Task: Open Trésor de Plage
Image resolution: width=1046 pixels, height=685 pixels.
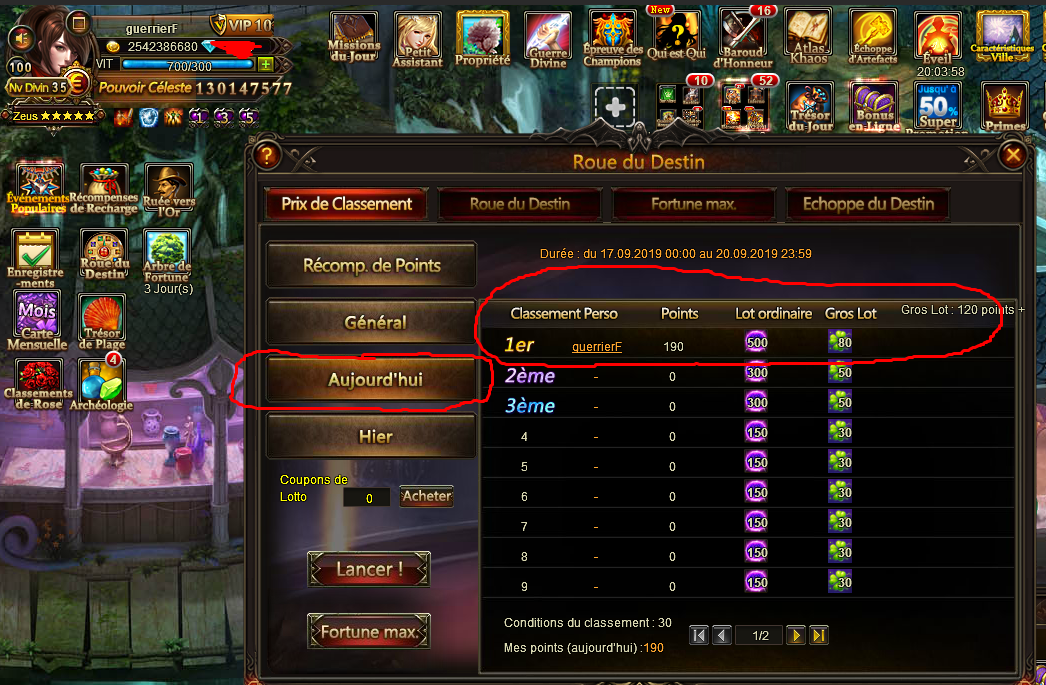Action: (102, 322)
